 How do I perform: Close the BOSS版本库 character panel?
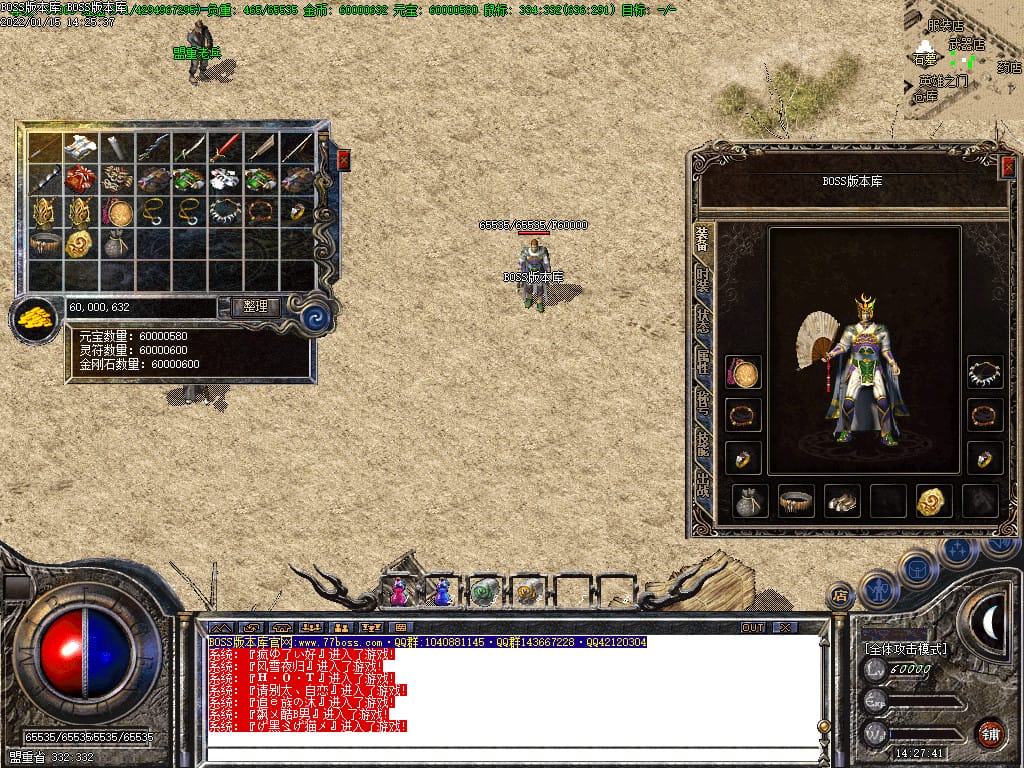point(1007,167)
